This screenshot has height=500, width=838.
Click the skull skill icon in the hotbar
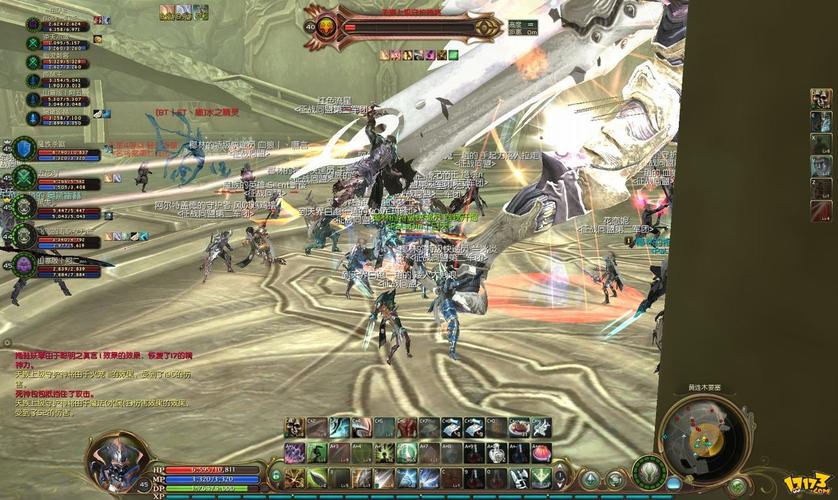[294, 427]
